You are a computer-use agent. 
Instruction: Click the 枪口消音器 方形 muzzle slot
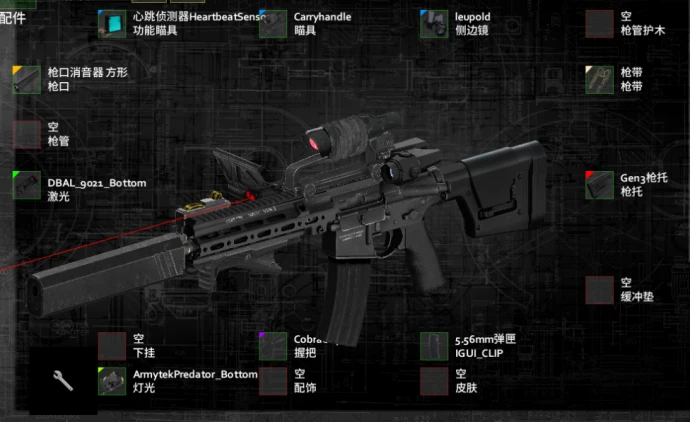27,79
